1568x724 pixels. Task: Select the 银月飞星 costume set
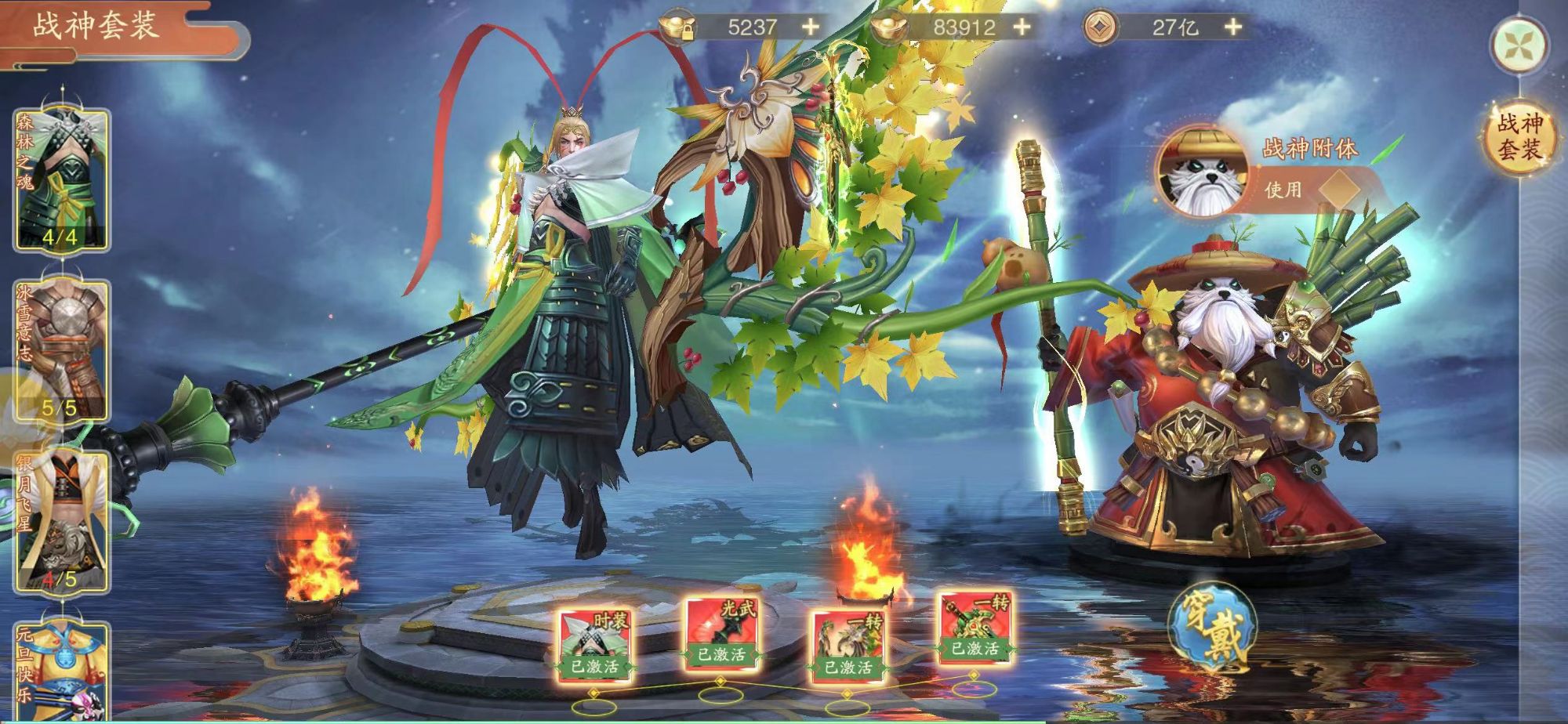[x=62, y=522]
